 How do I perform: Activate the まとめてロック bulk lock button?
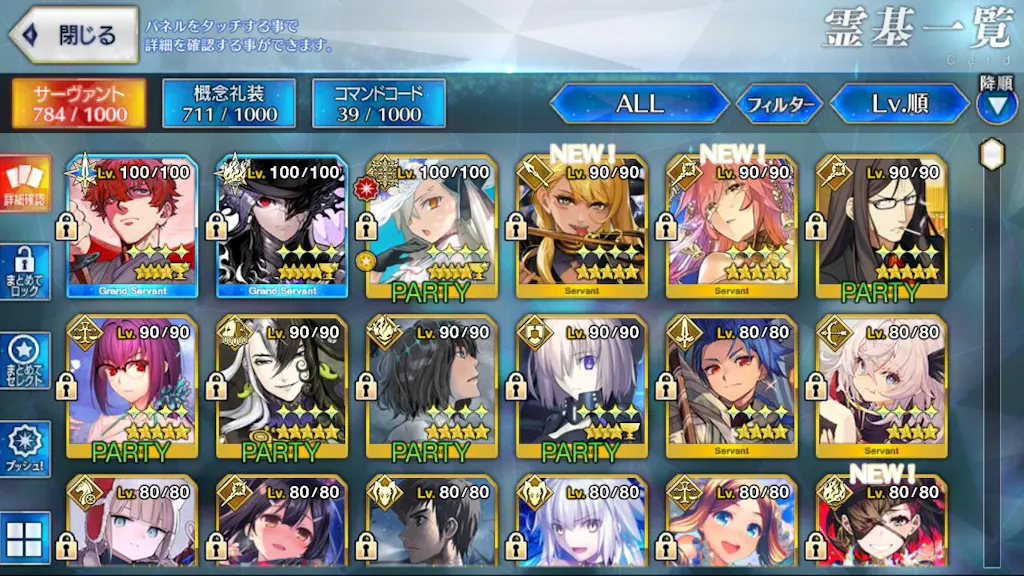coord(25,270)
